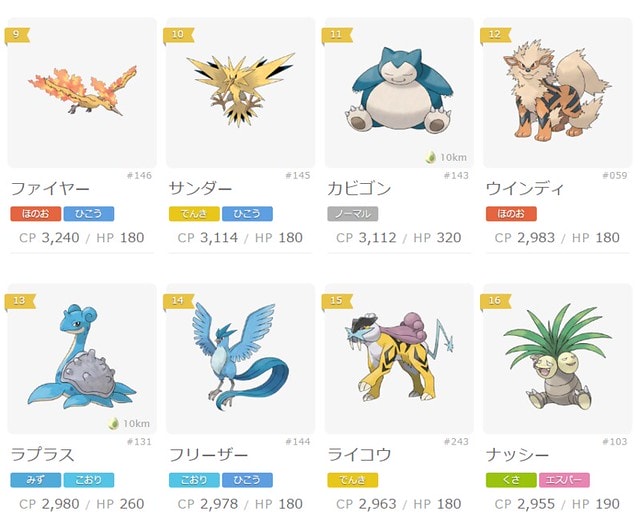Image resolution: width=640 pixels, height=519 pixels.
Task: Click the エスパー type tag
Action: [563, 480]
